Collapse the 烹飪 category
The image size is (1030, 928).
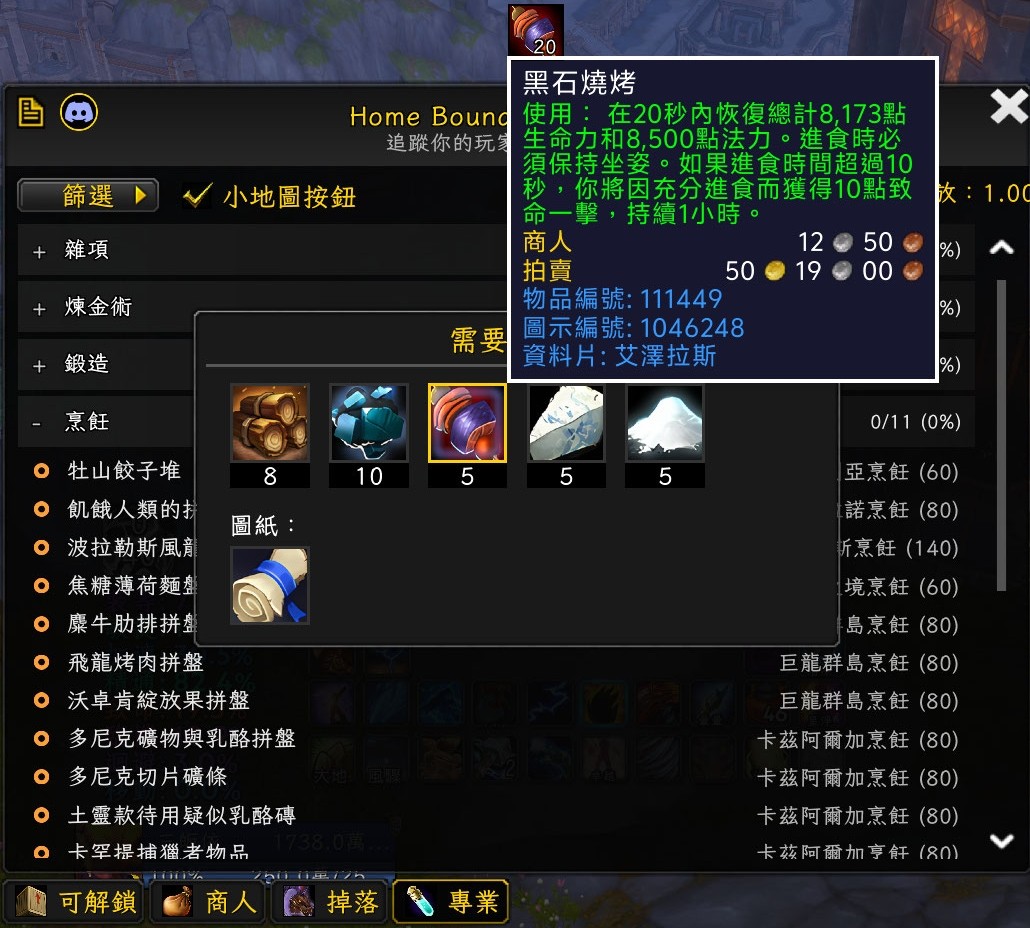[x=38, y=423]
